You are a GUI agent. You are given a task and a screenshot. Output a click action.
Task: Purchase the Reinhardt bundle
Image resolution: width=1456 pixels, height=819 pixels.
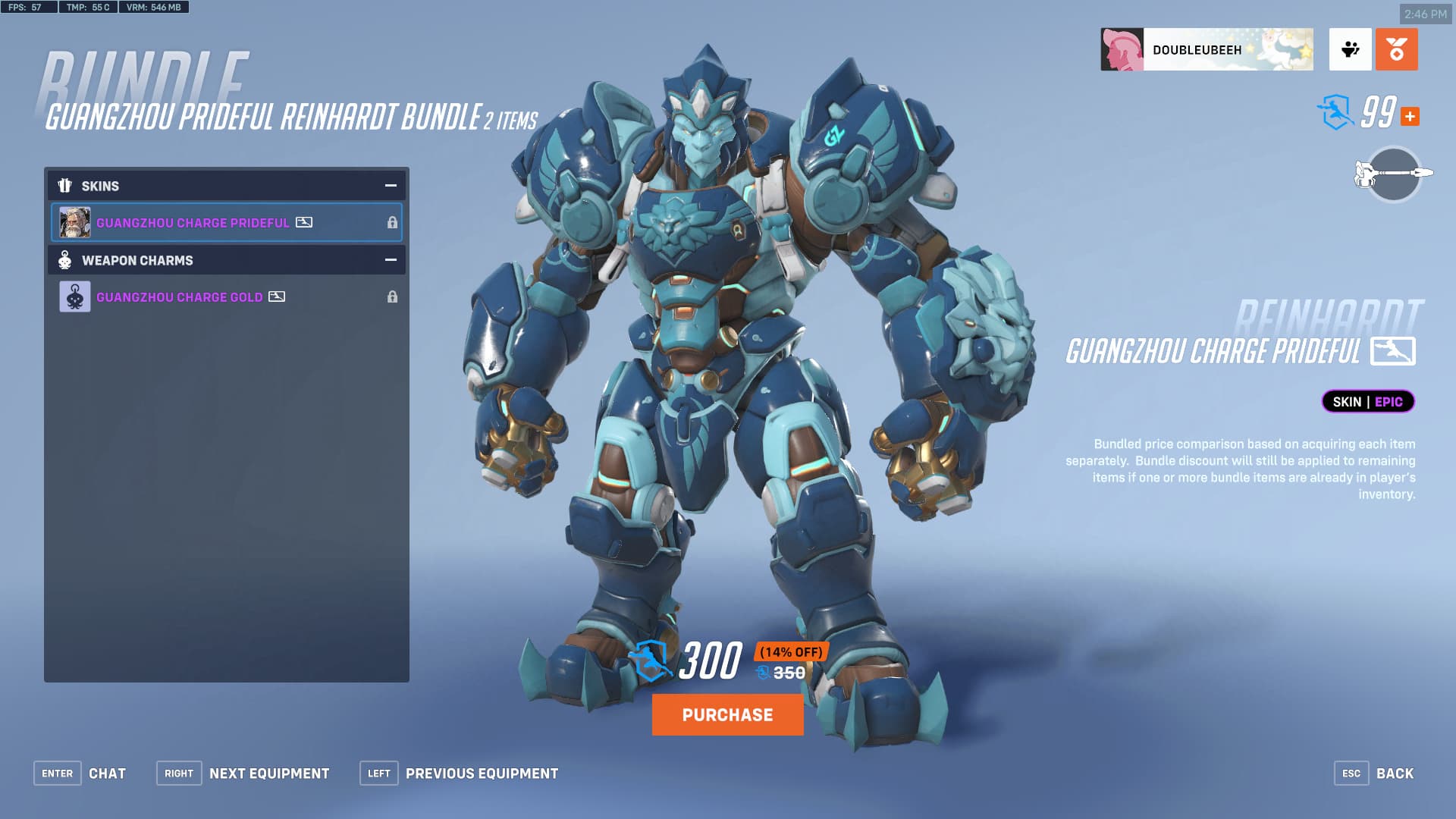(x=727, y=714)
